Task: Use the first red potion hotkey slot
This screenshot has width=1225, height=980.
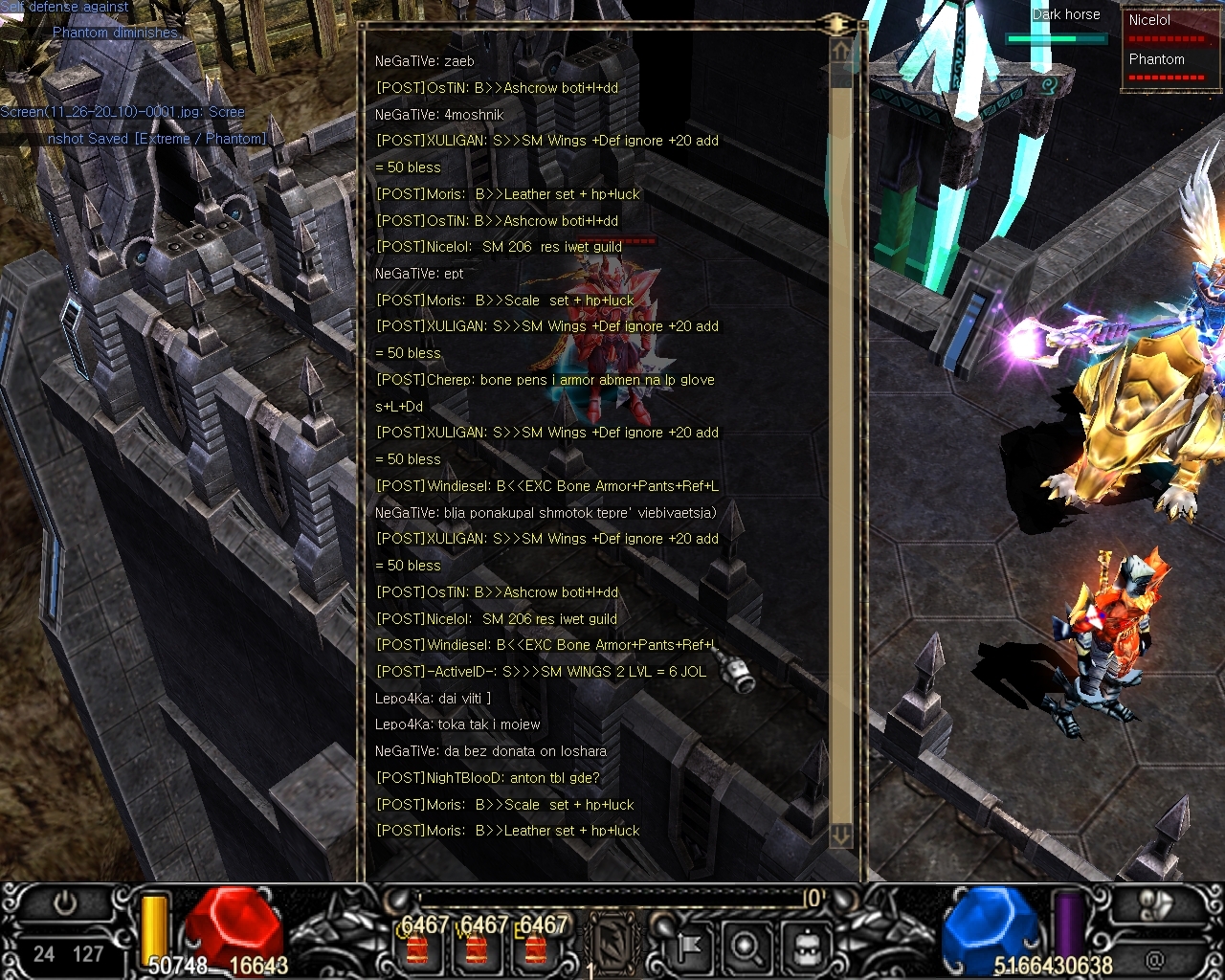Action: 416,947
